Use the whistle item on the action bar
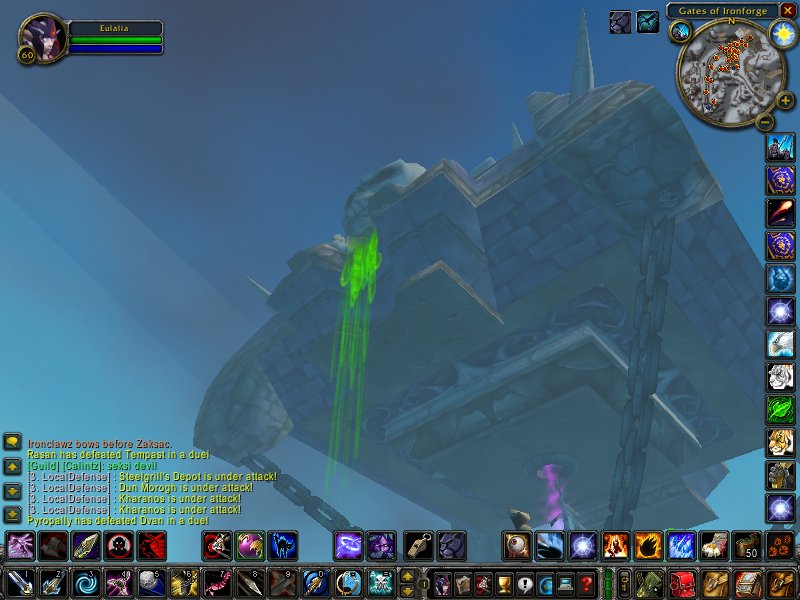Image resolution: width=800 pixels, height=600 pixels. pos(418,546)
